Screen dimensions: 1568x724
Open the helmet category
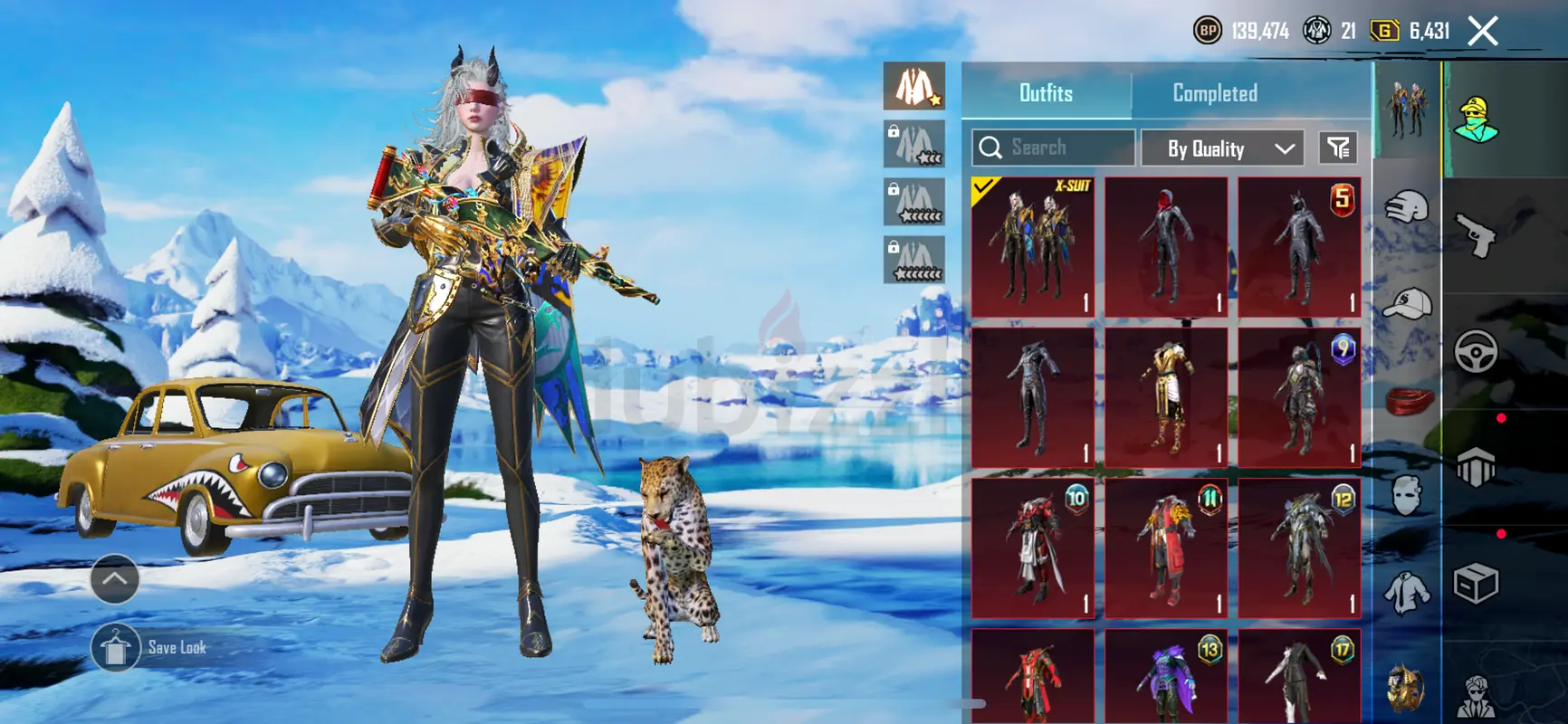point(1406,207)
